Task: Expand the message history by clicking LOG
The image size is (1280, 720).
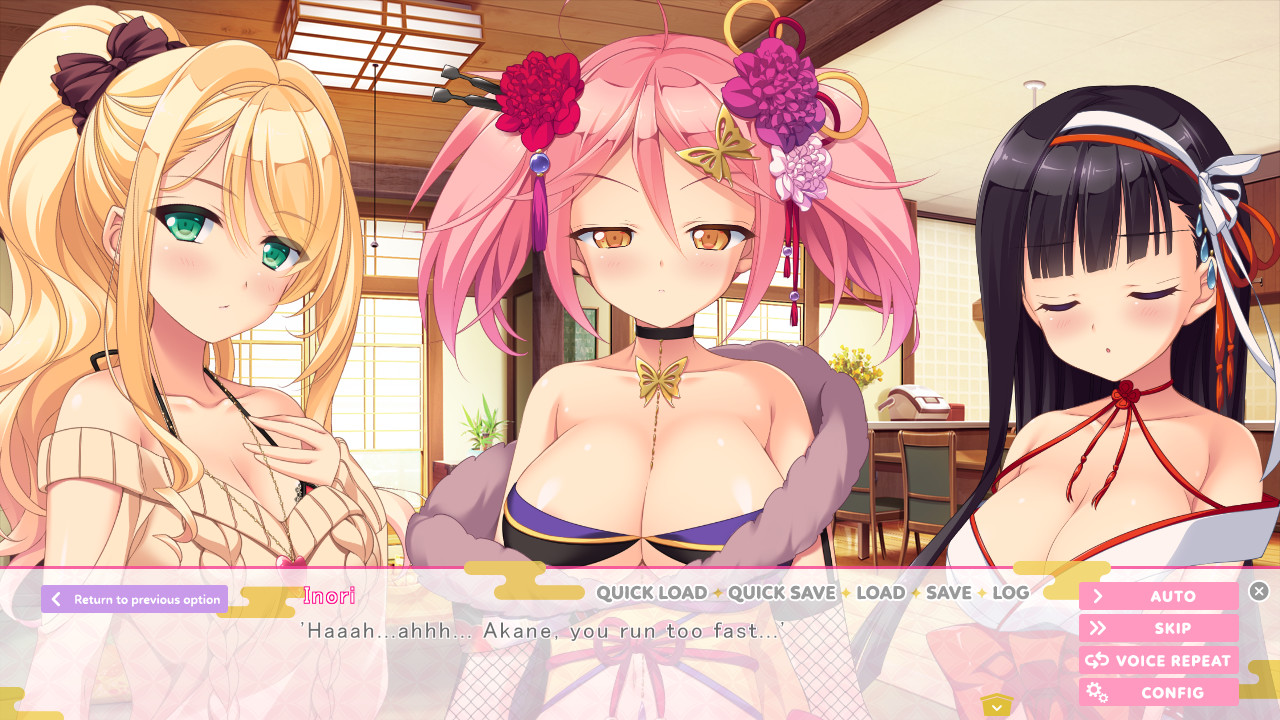Action: 1010,593
